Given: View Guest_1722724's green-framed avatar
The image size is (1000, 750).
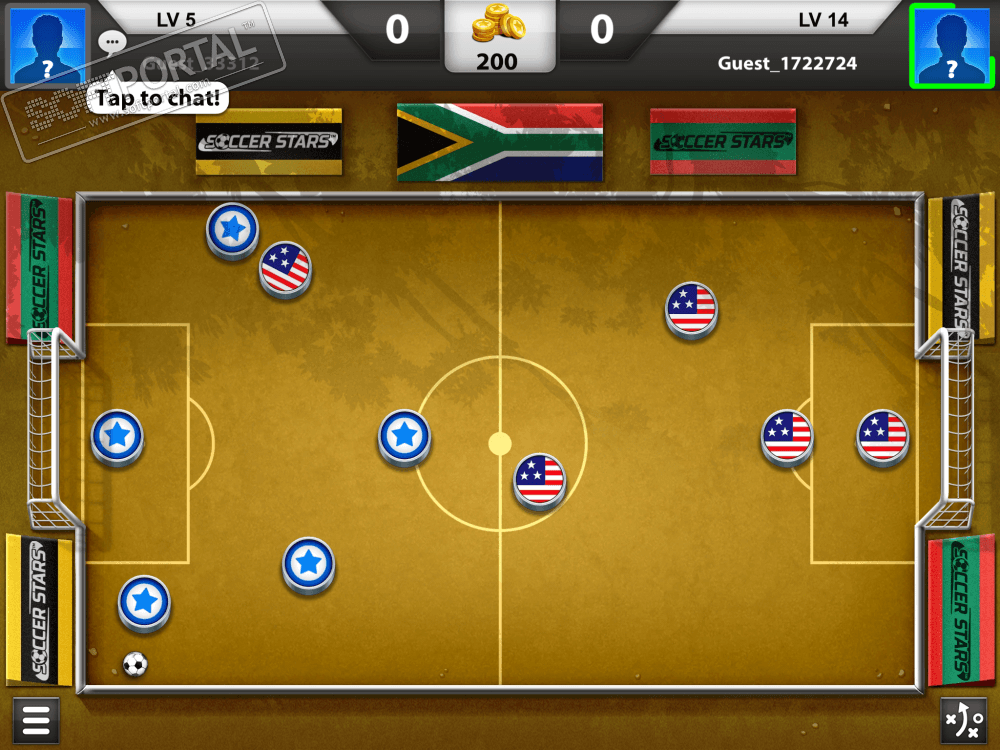Looking at the screenshot, I should (x=951, y=45).
